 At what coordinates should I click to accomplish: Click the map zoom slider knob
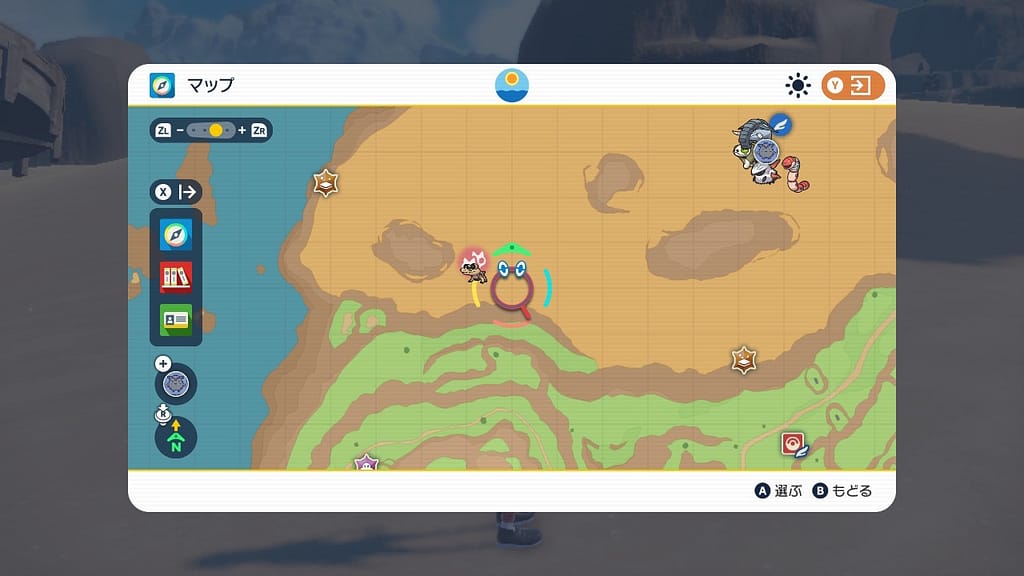click(x=216, y=130)
